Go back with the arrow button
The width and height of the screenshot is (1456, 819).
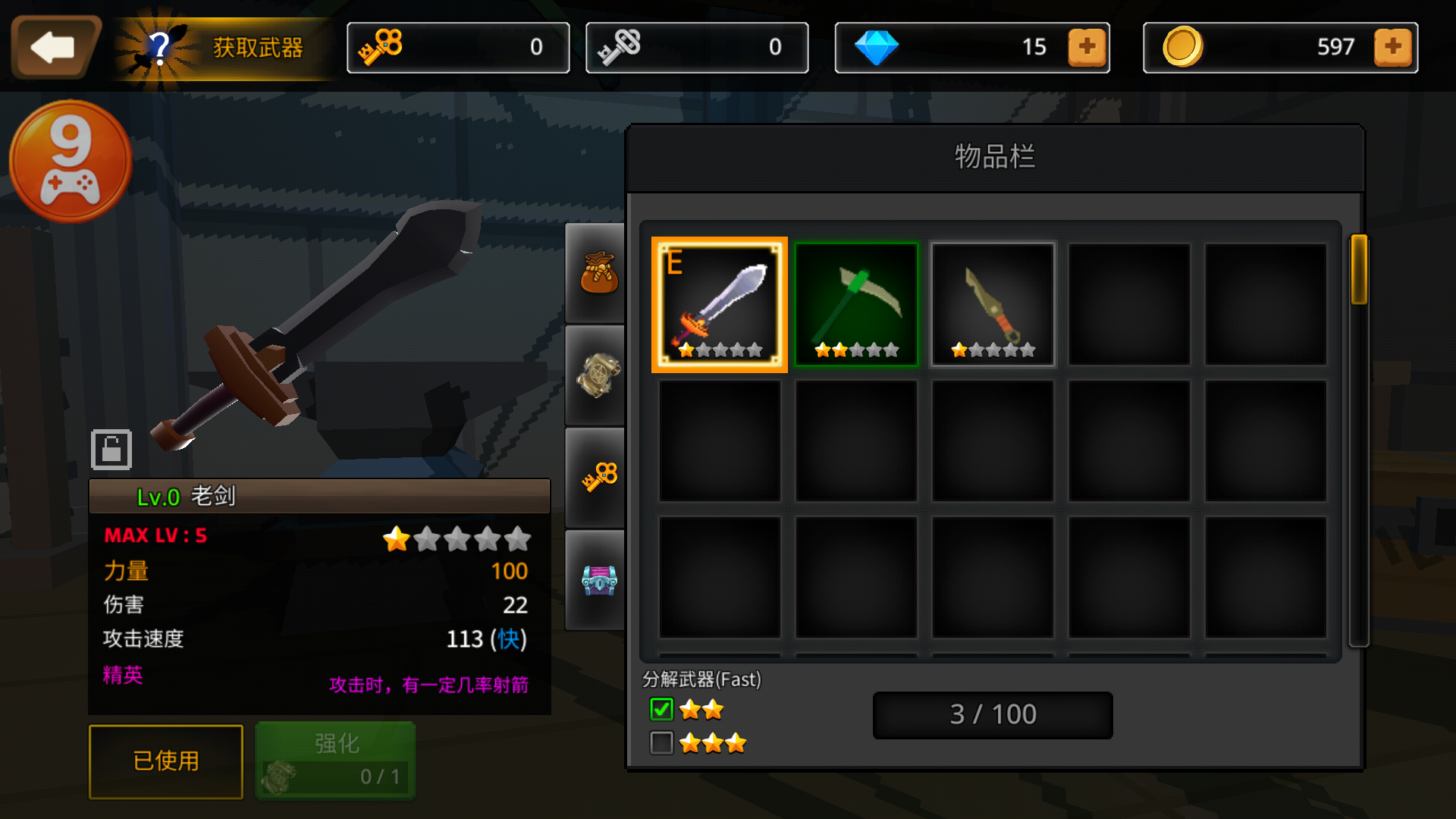54,47
